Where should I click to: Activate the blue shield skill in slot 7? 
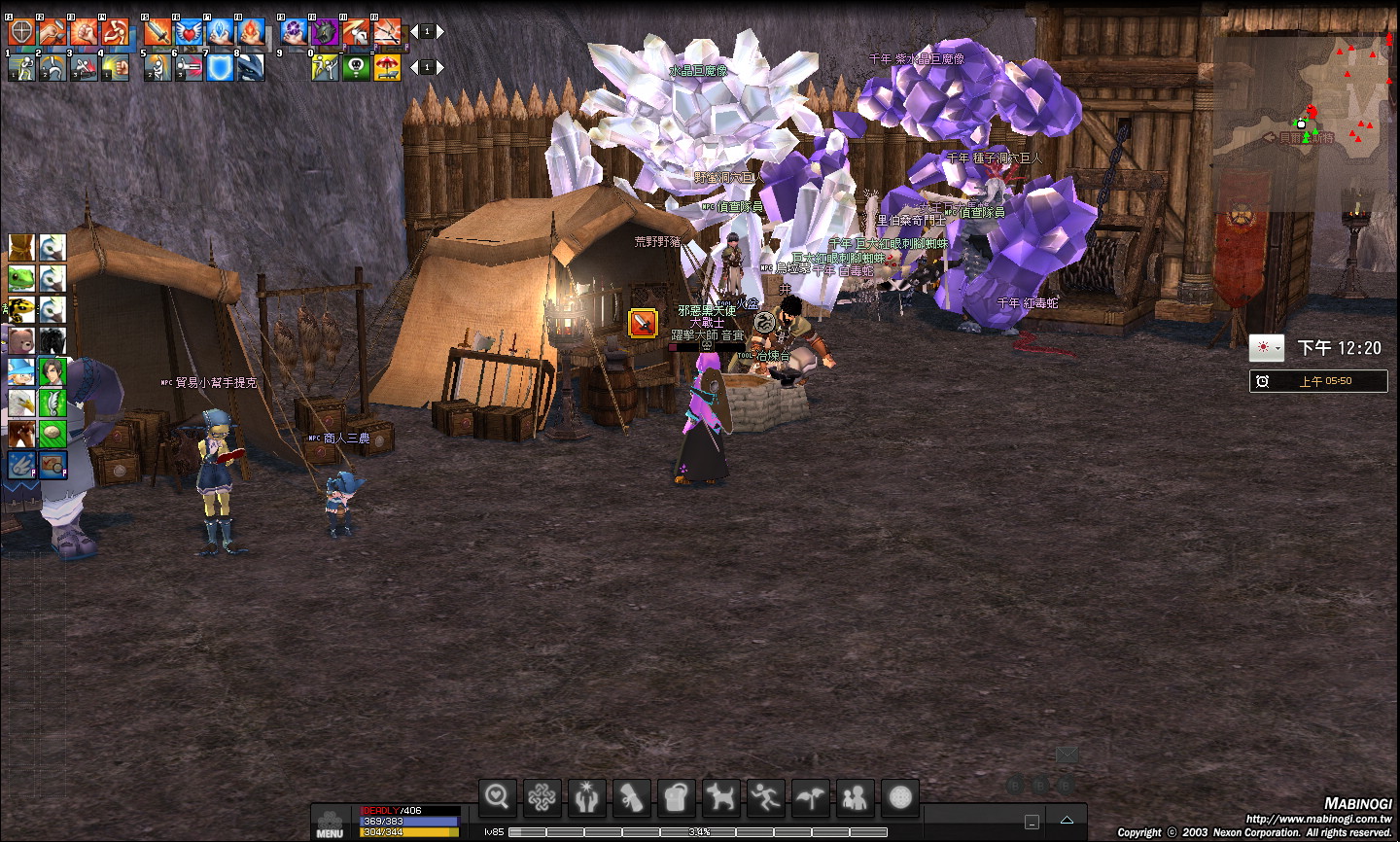click(220, 67)
